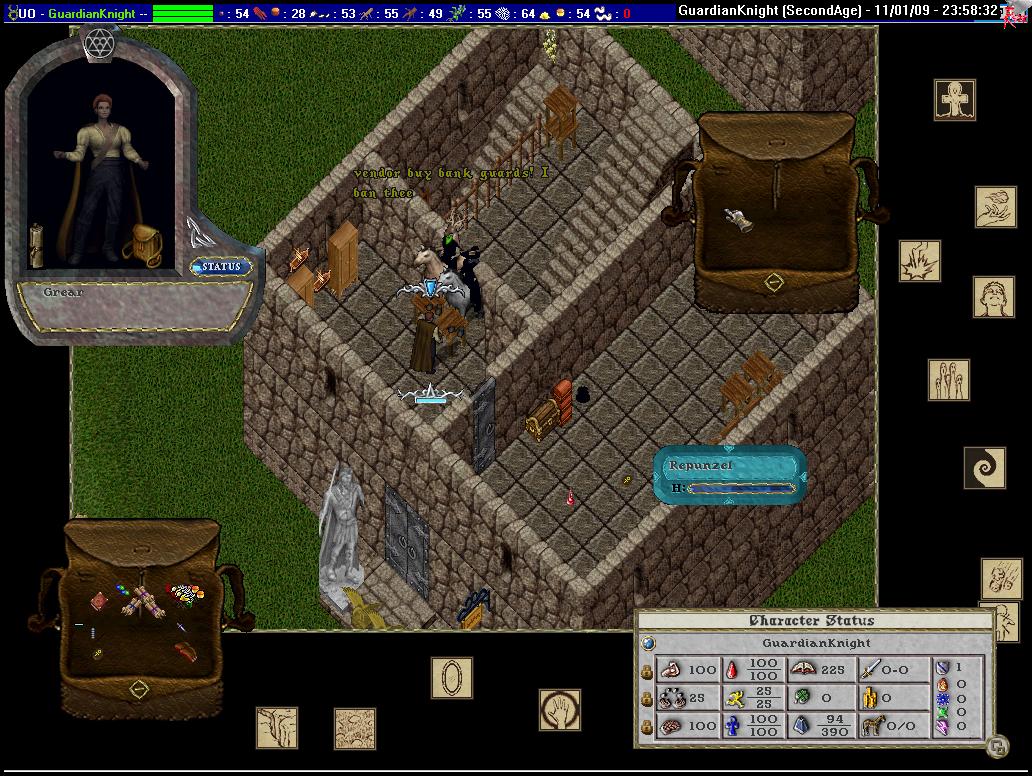Select the red spellbook in the backpack
The image size is (1032, 776).
[100, 601]
